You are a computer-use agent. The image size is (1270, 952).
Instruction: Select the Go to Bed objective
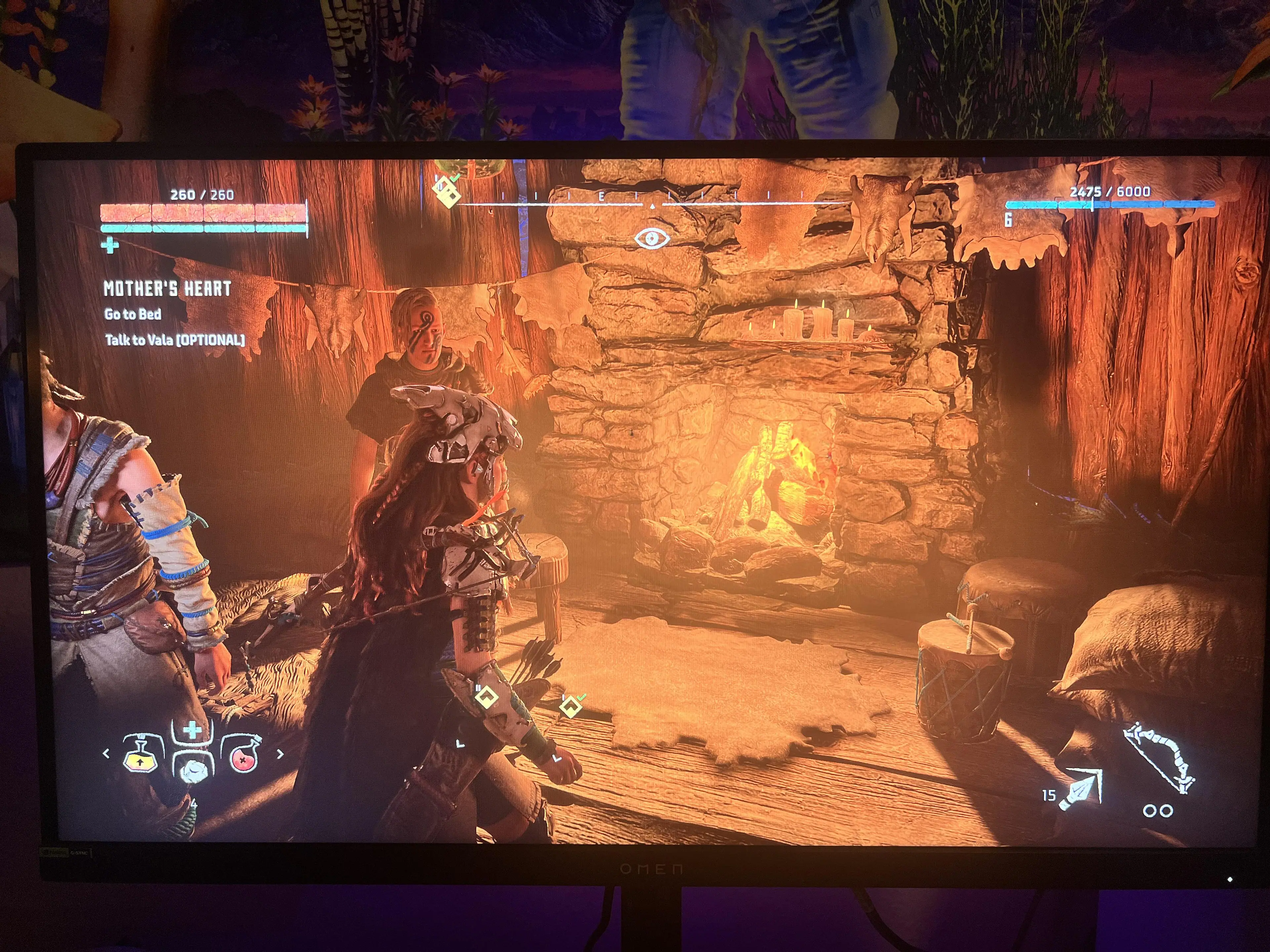(133, 314)
